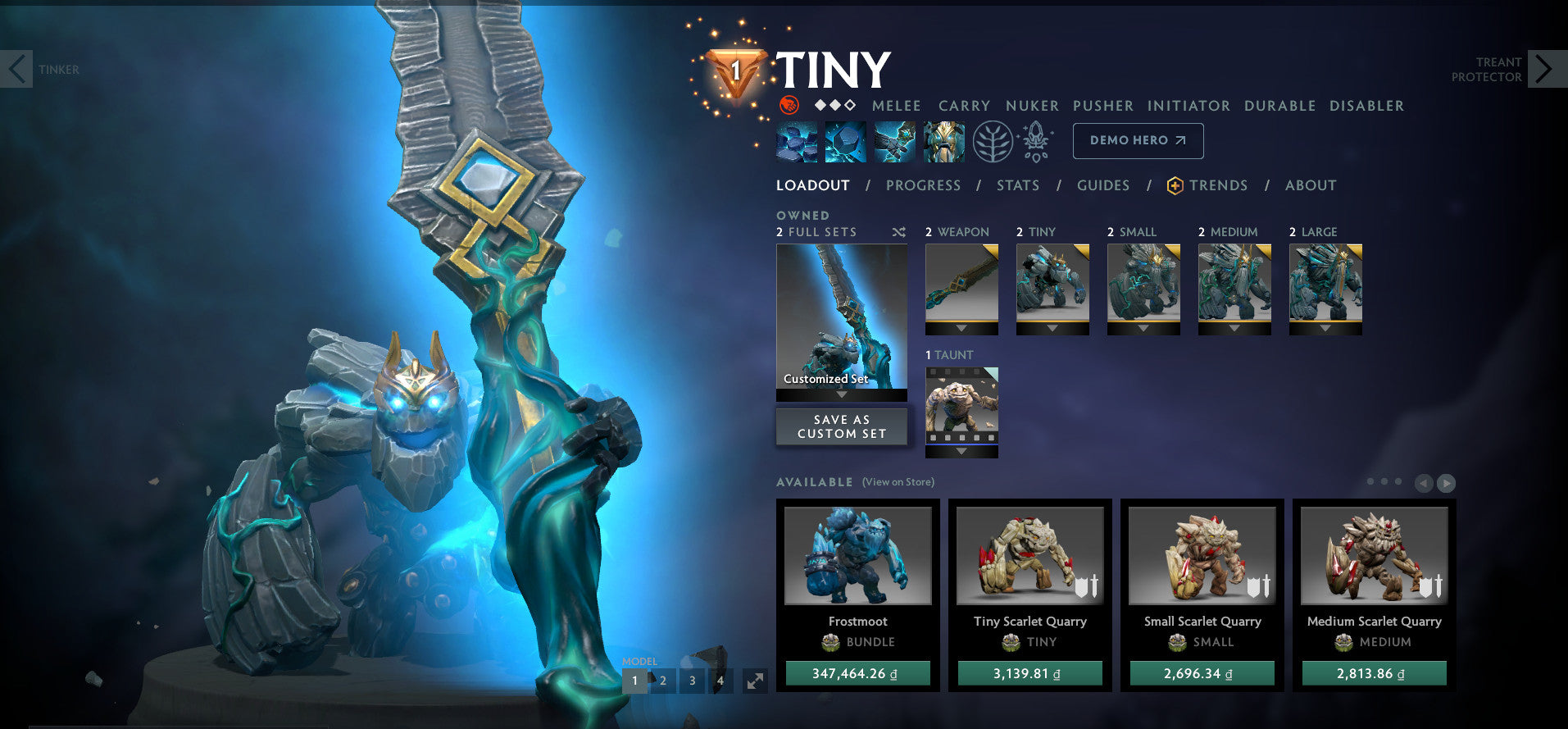Expand the Weapon slot dropdown arrow
Screen dimensions: 1568x729
pyautogui.click(x=961, y=327)
